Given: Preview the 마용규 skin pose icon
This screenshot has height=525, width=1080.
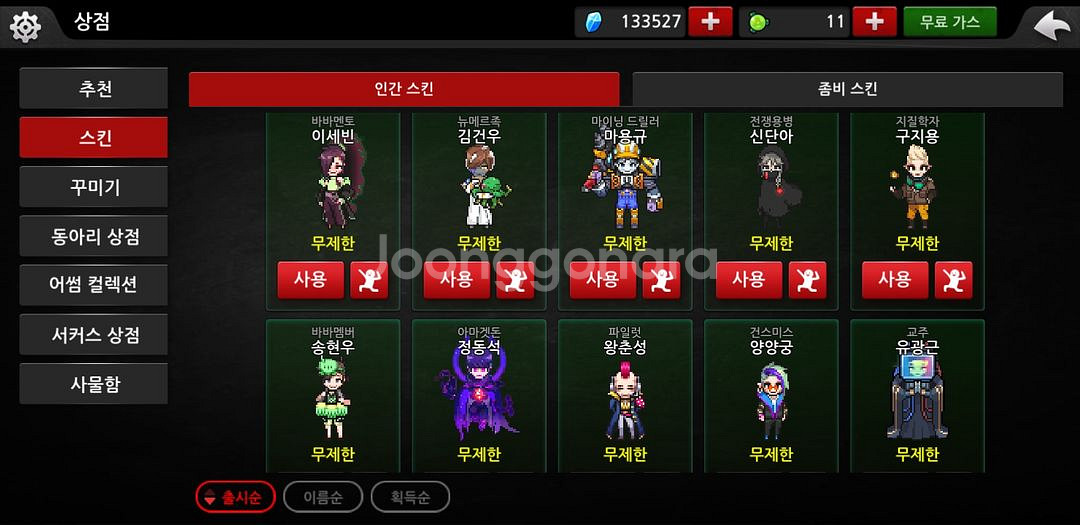Looking at the screenshot, I should [661, 281].
